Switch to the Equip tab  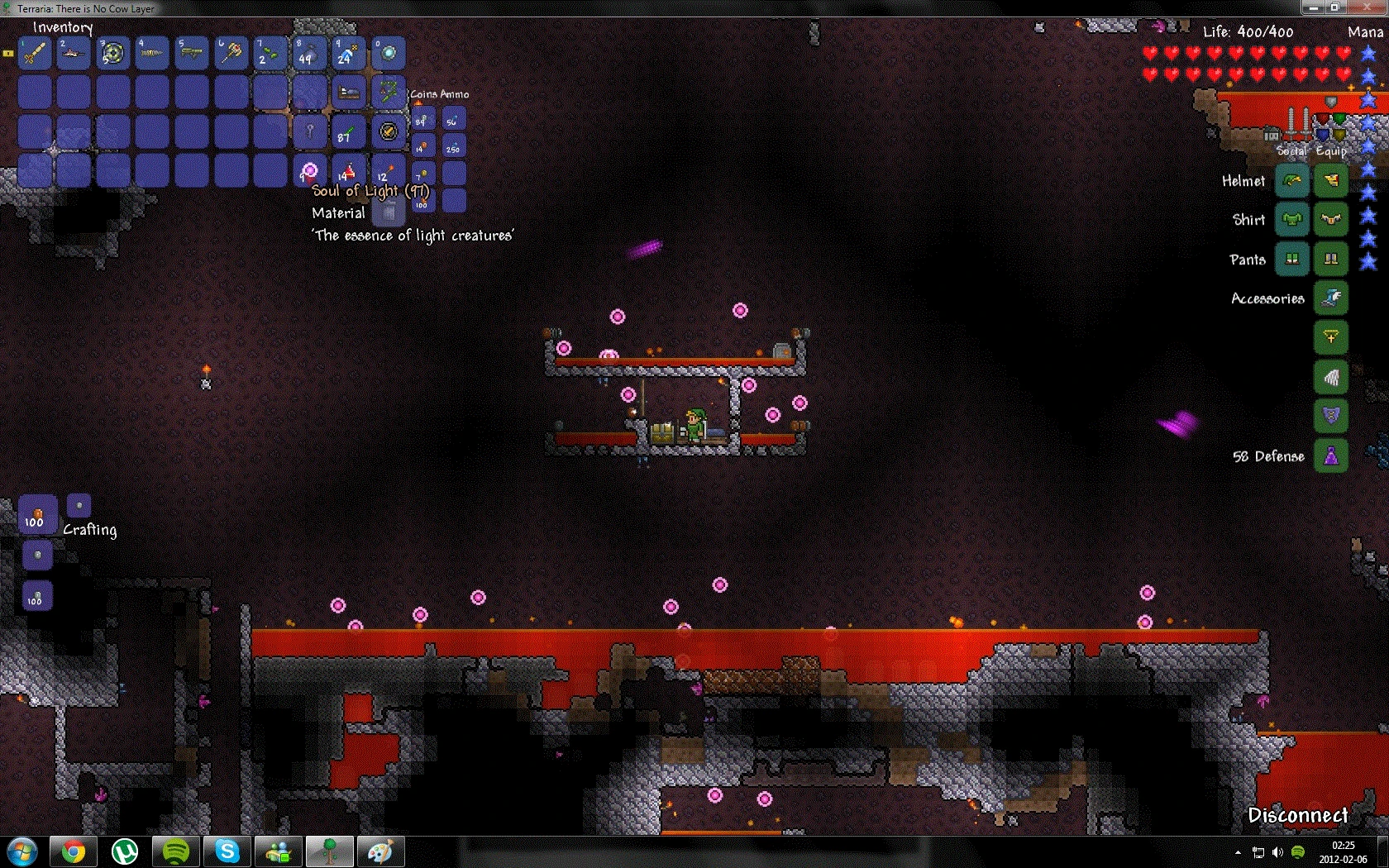point(1329,150)
